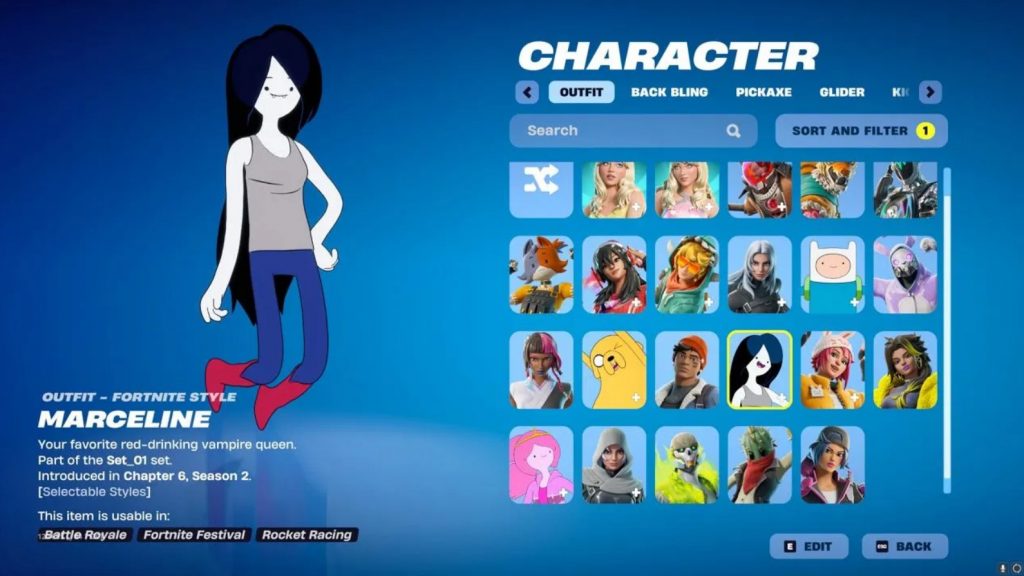Switch to the Outfit tab
1024x576 pixels.
(581, 92)
